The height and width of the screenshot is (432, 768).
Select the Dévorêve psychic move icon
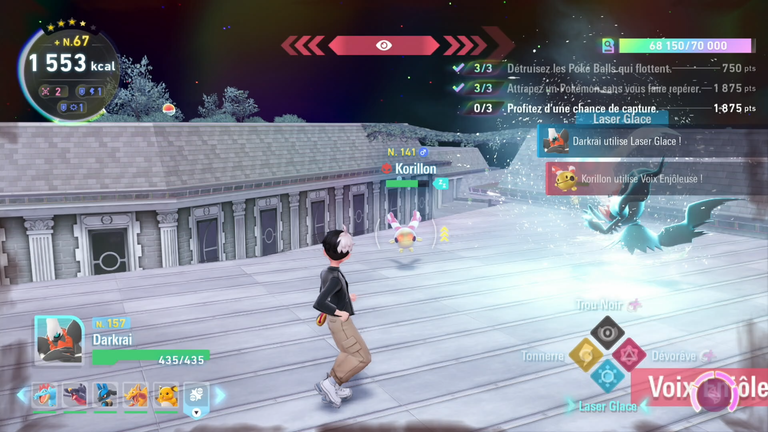coord(629,353)
